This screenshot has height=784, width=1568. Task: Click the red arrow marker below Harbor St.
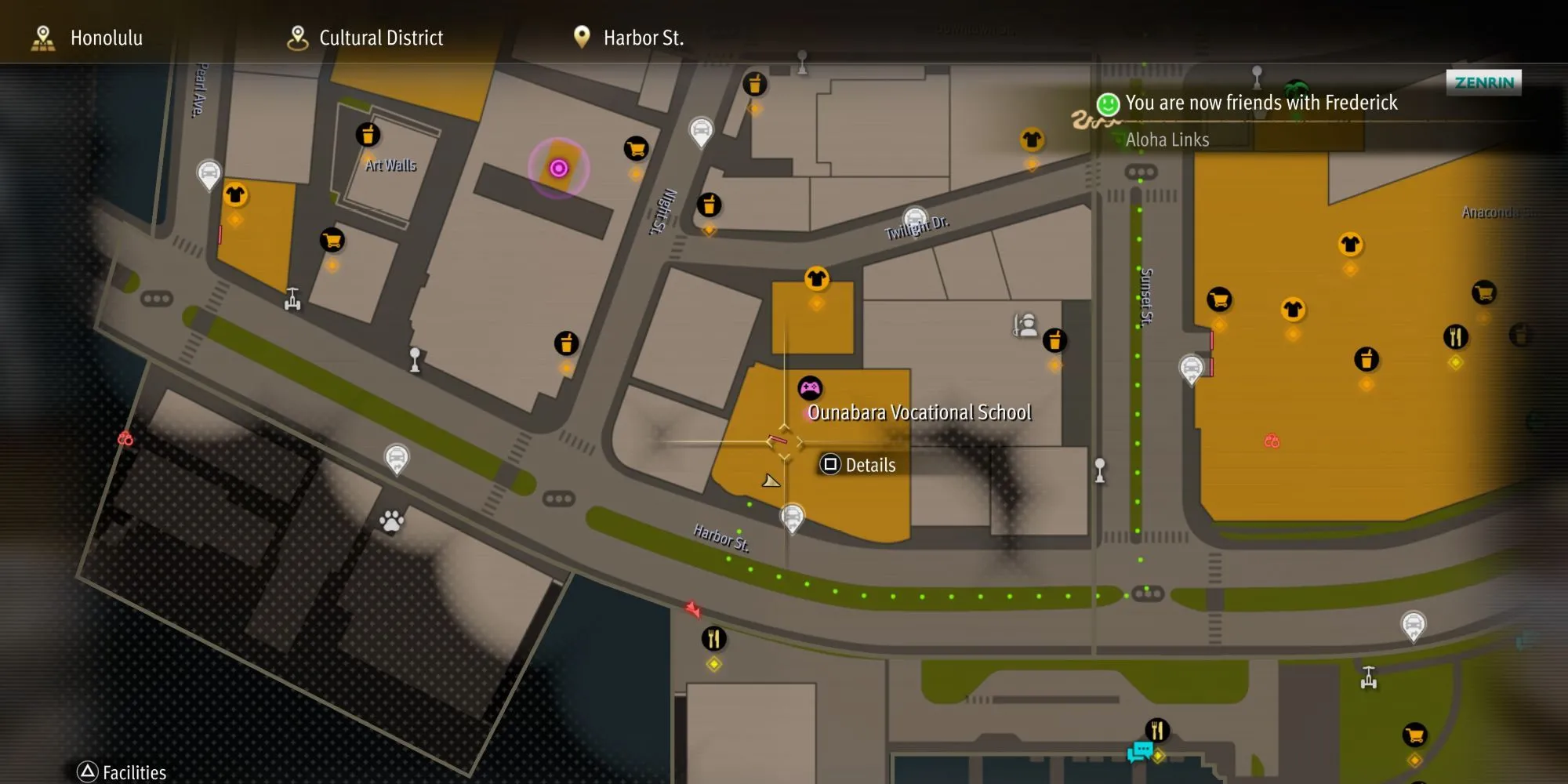692,608
